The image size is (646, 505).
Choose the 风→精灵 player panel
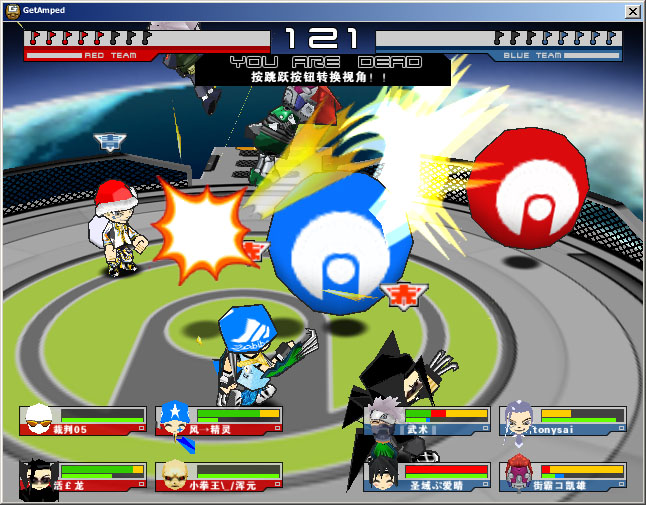pyautogui.click(x=219, y=421)
